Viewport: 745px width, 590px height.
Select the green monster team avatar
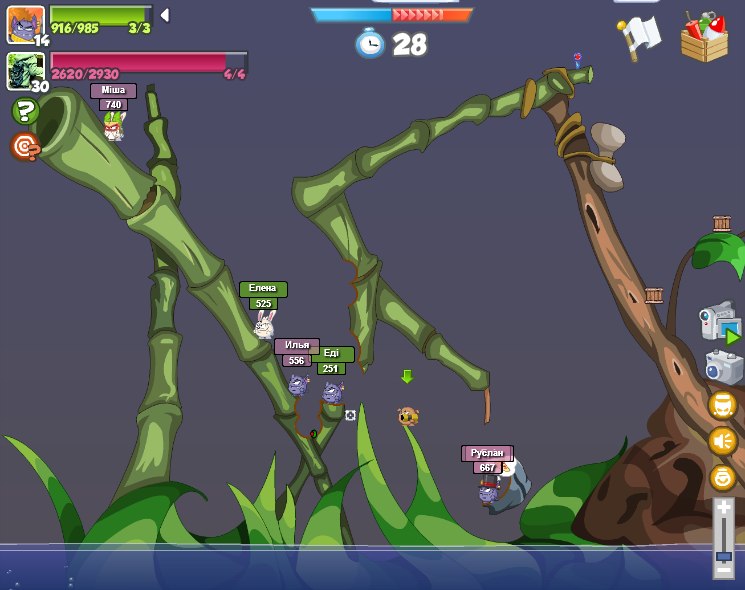pos(26,70)
